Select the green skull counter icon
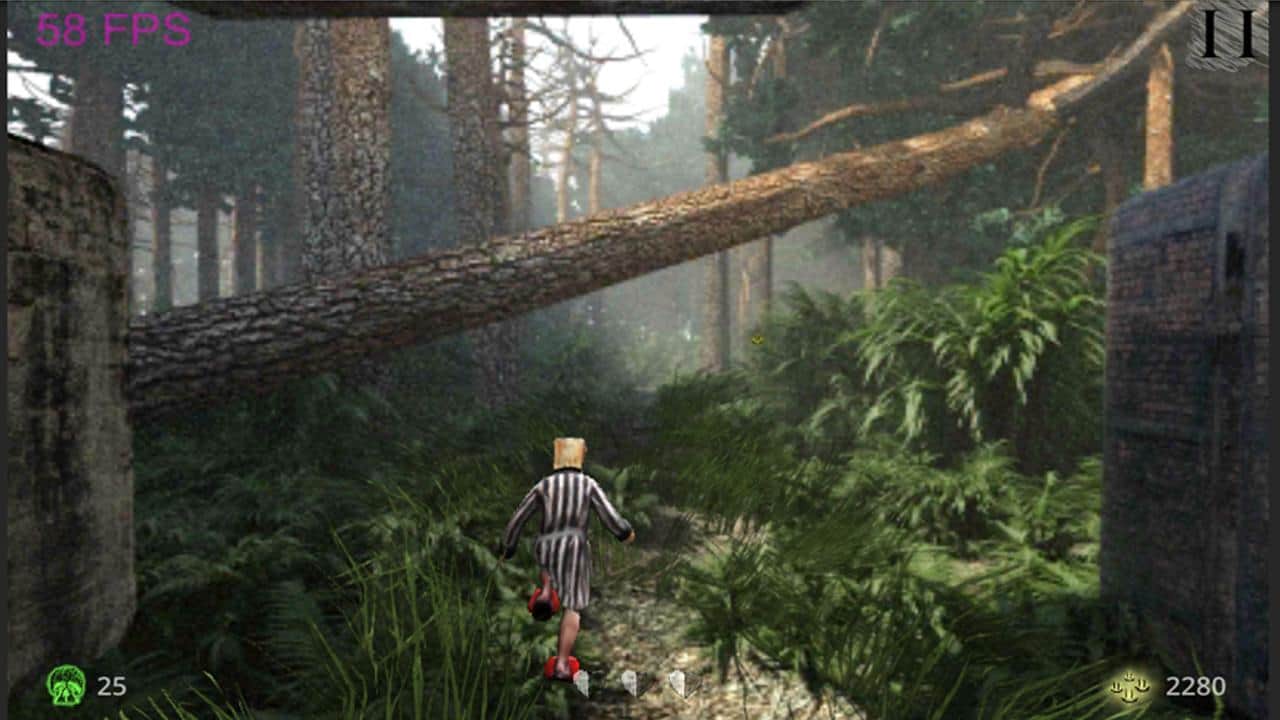 pyautogui.click(x=66, y=687)
